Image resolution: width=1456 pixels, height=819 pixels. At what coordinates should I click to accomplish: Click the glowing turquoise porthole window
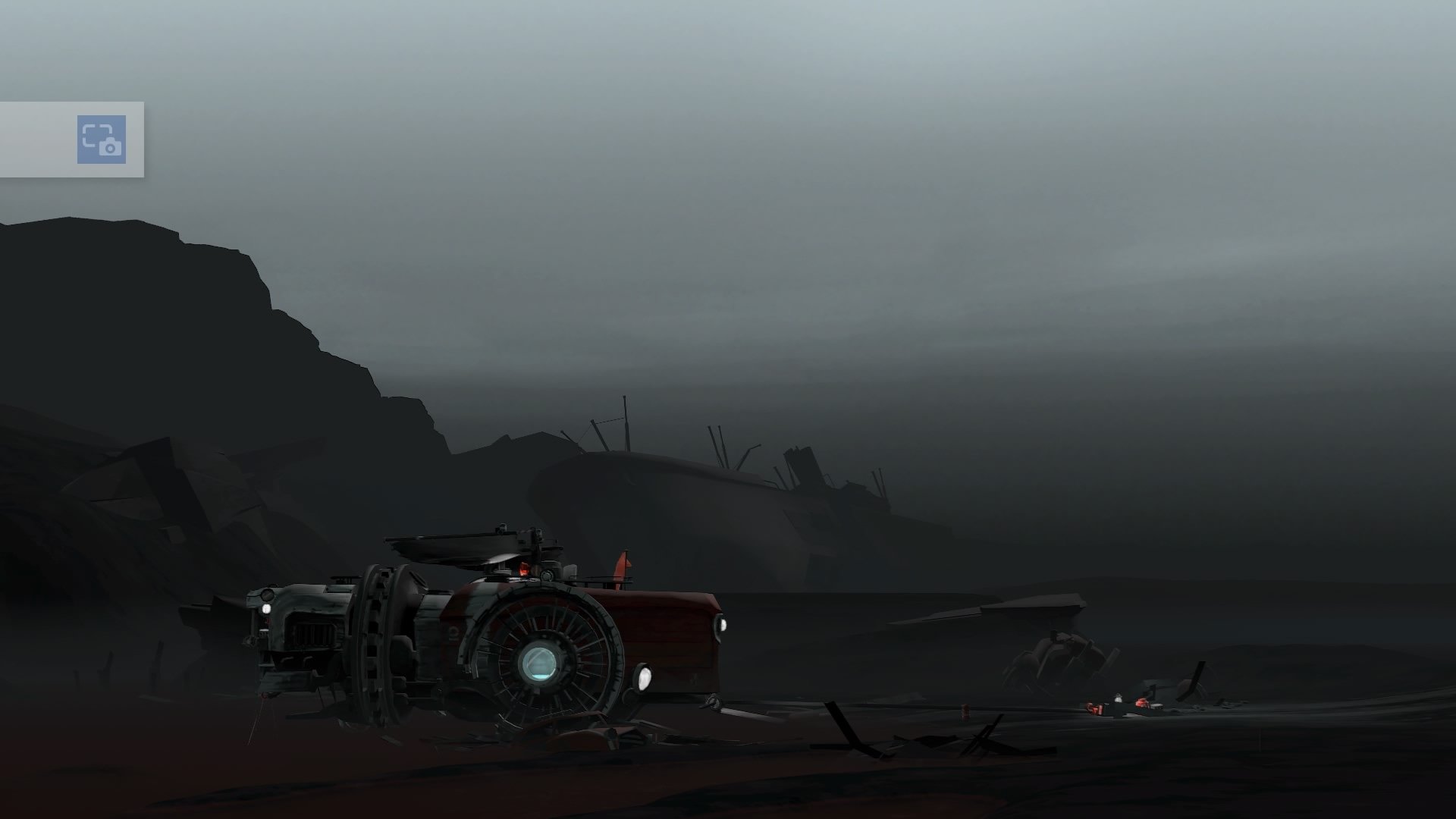pos(541,664)
